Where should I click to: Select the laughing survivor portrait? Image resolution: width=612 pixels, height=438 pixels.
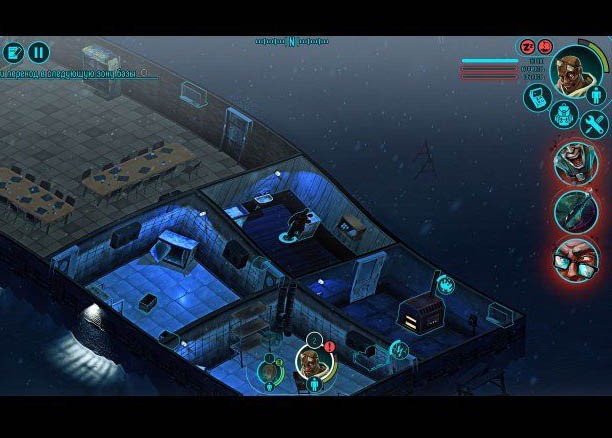pyautogui.click(x=576, y=162)
